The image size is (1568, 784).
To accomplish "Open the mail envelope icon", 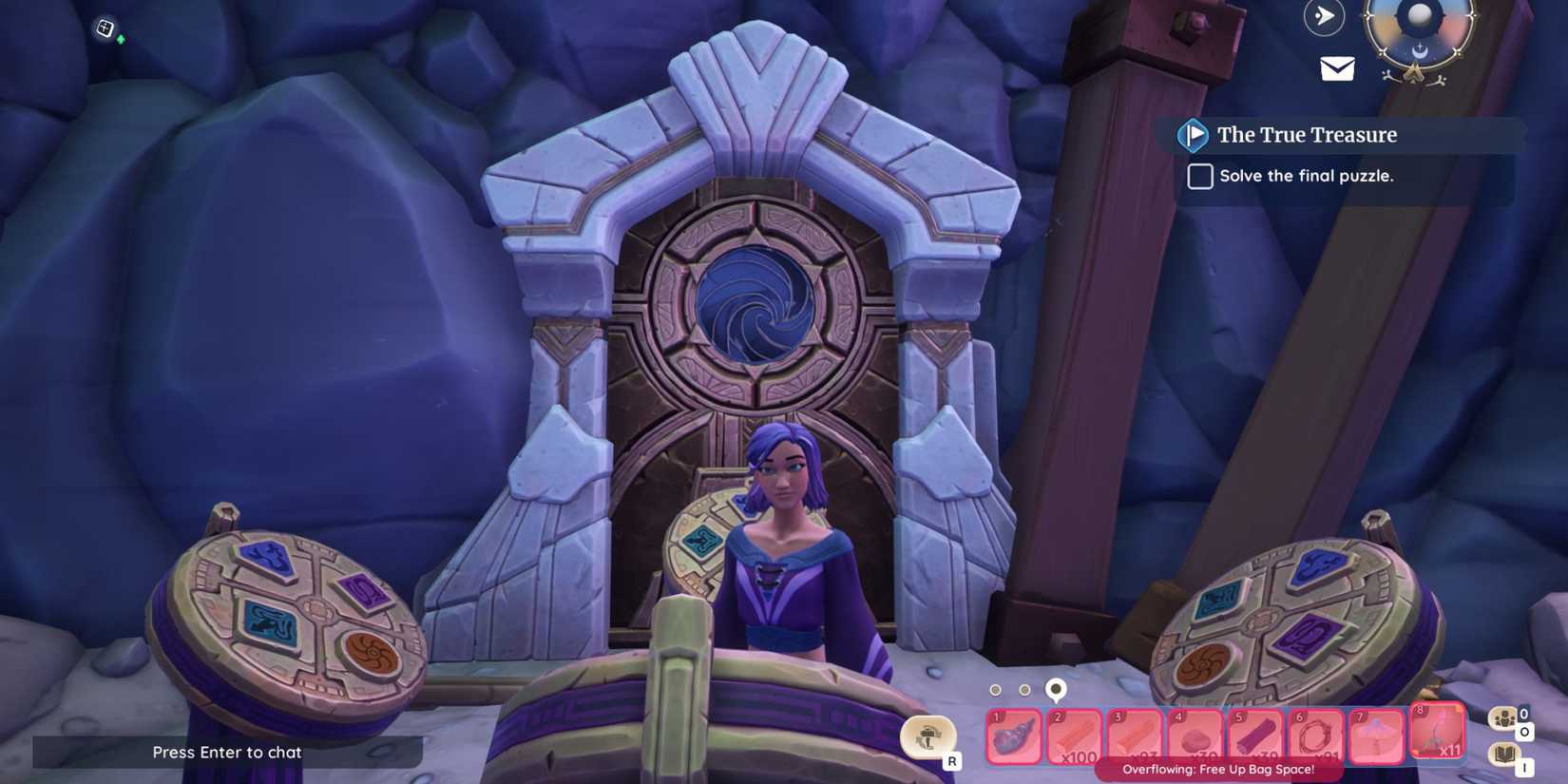I will point(1338,67).
